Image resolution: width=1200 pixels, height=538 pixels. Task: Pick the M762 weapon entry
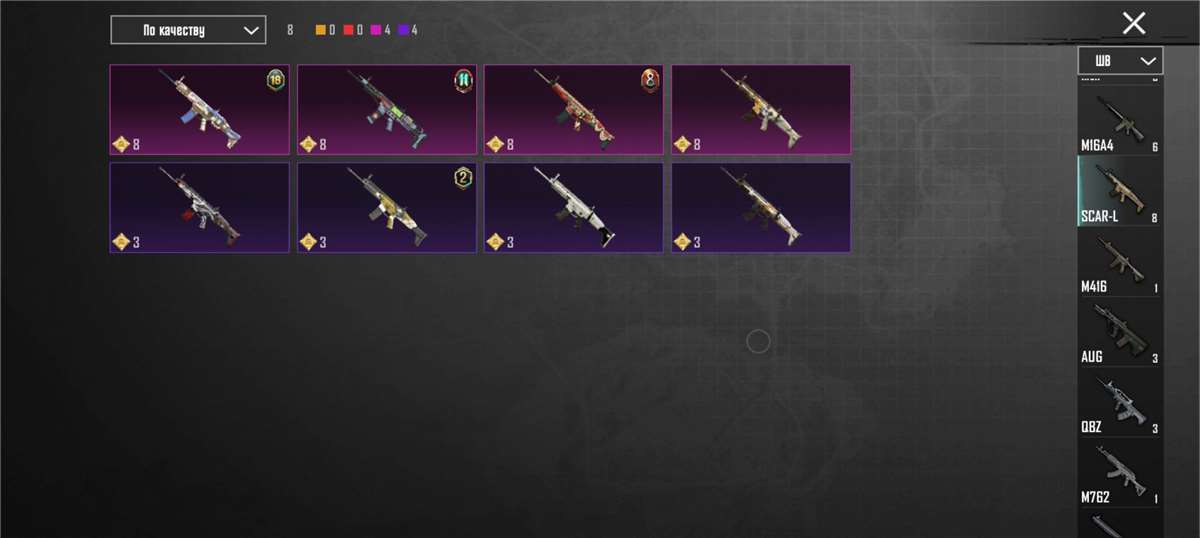point(1120,472)
